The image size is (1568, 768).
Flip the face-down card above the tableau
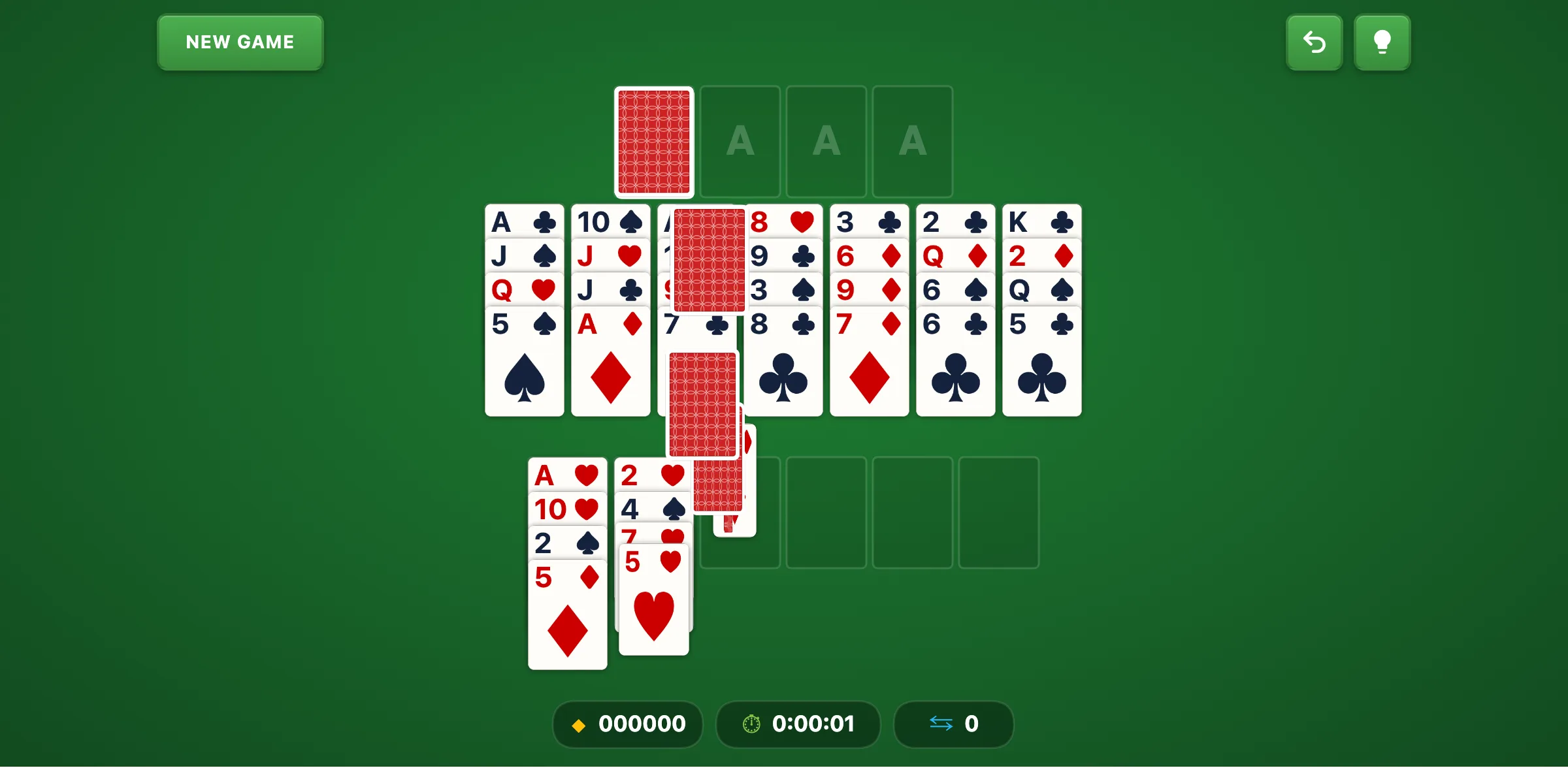pyautogui.click(x=653, y=142)
